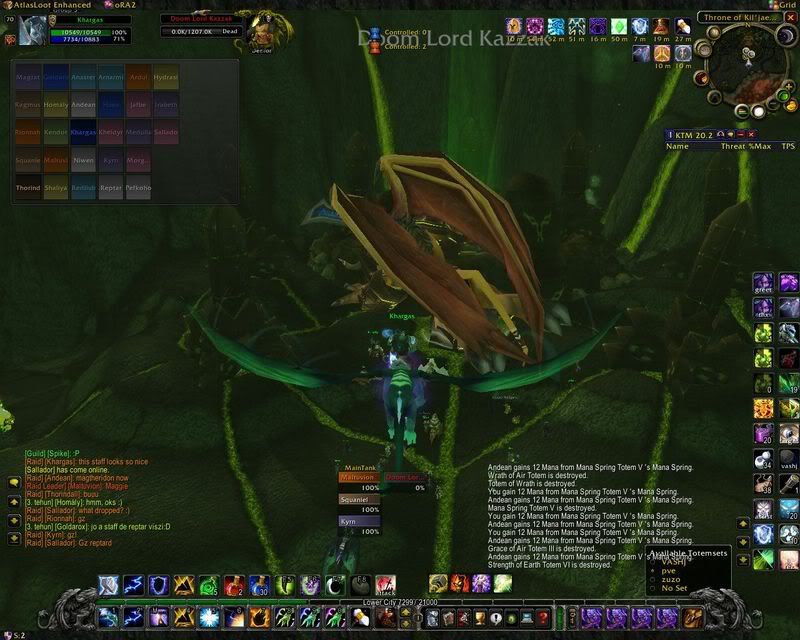Close the minimap with the red X
This screenshot has height=640, width=800.
(x=790, y=17)
